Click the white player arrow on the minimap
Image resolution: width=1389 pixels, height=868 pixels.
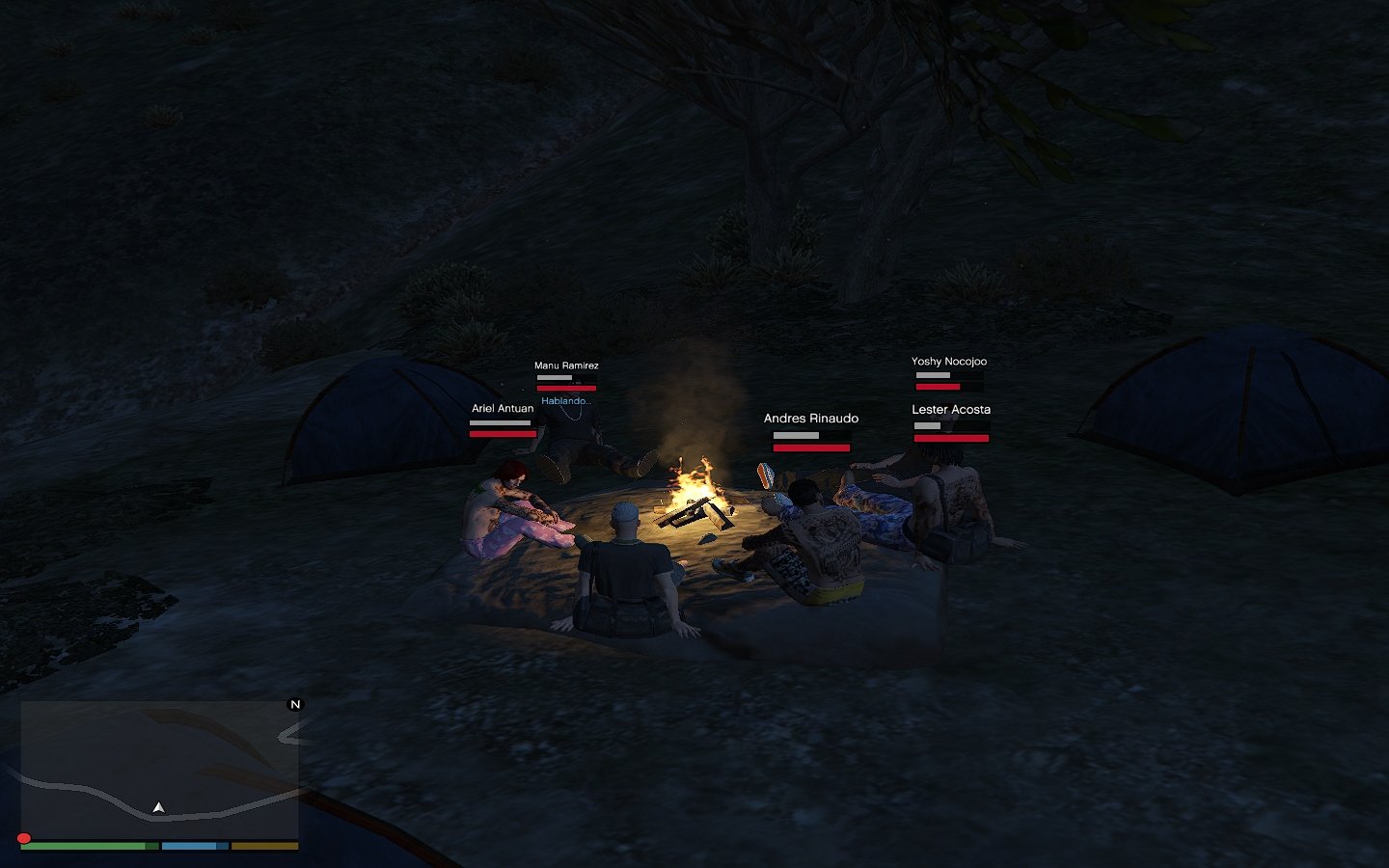(x=158, y=807)
